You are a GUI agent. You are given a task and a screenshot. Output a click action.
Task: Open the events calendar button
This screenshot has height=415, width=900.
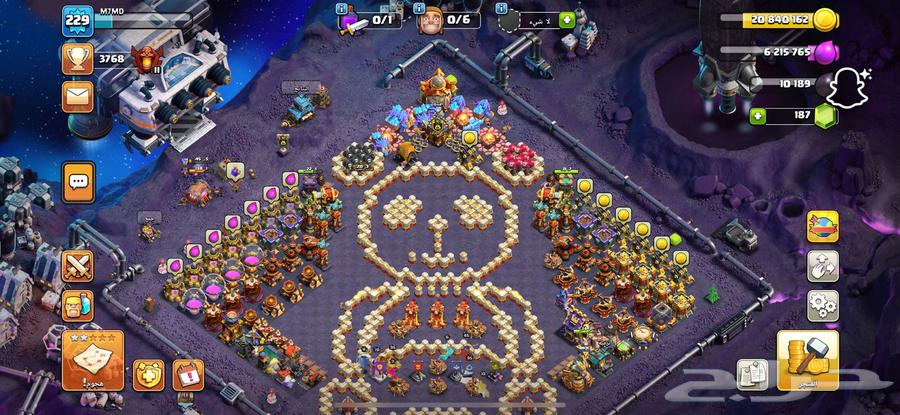188,374
